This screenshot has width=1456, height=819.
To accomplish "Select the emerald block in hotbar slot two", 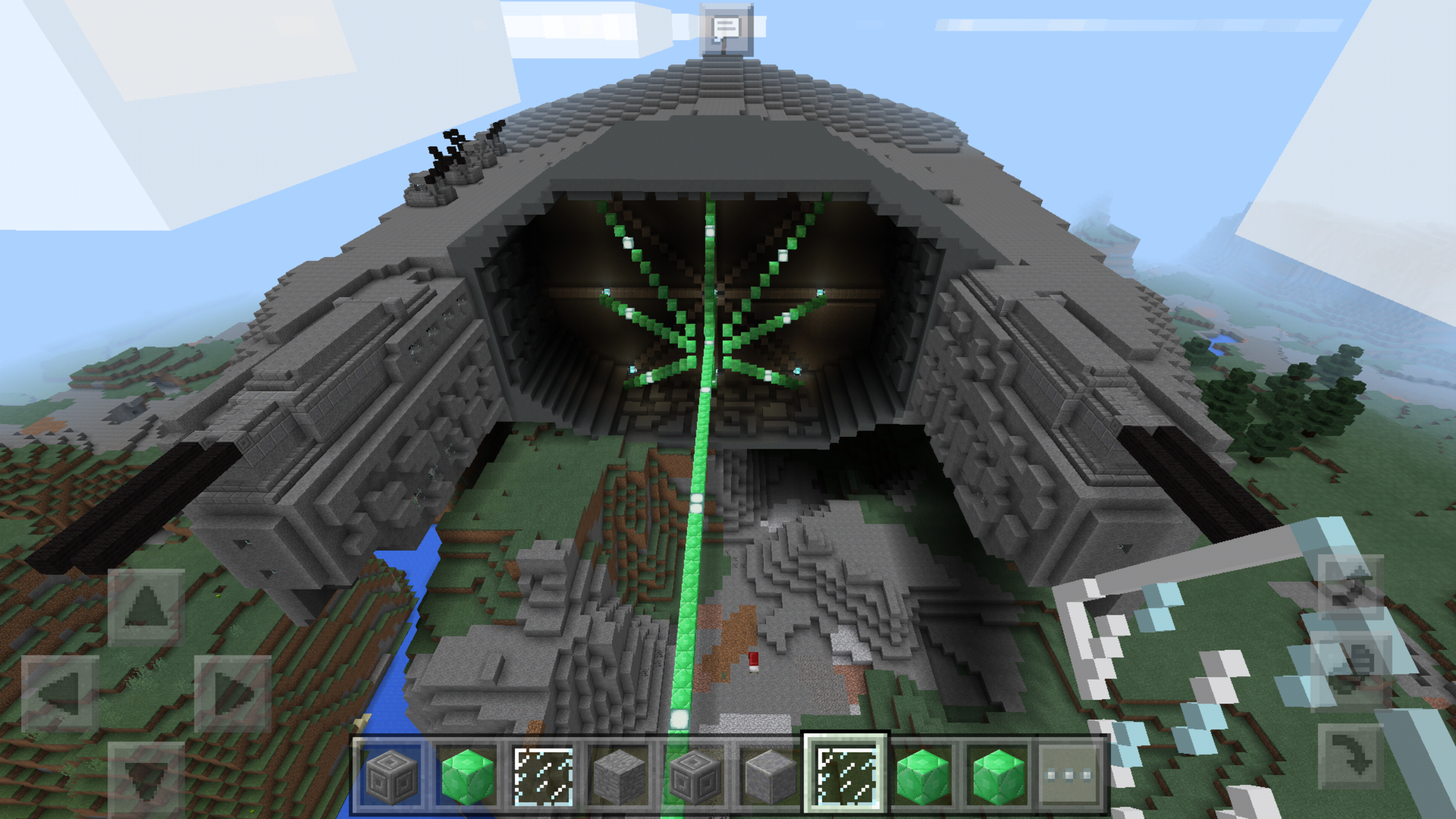I will click(x=469, y=774).
